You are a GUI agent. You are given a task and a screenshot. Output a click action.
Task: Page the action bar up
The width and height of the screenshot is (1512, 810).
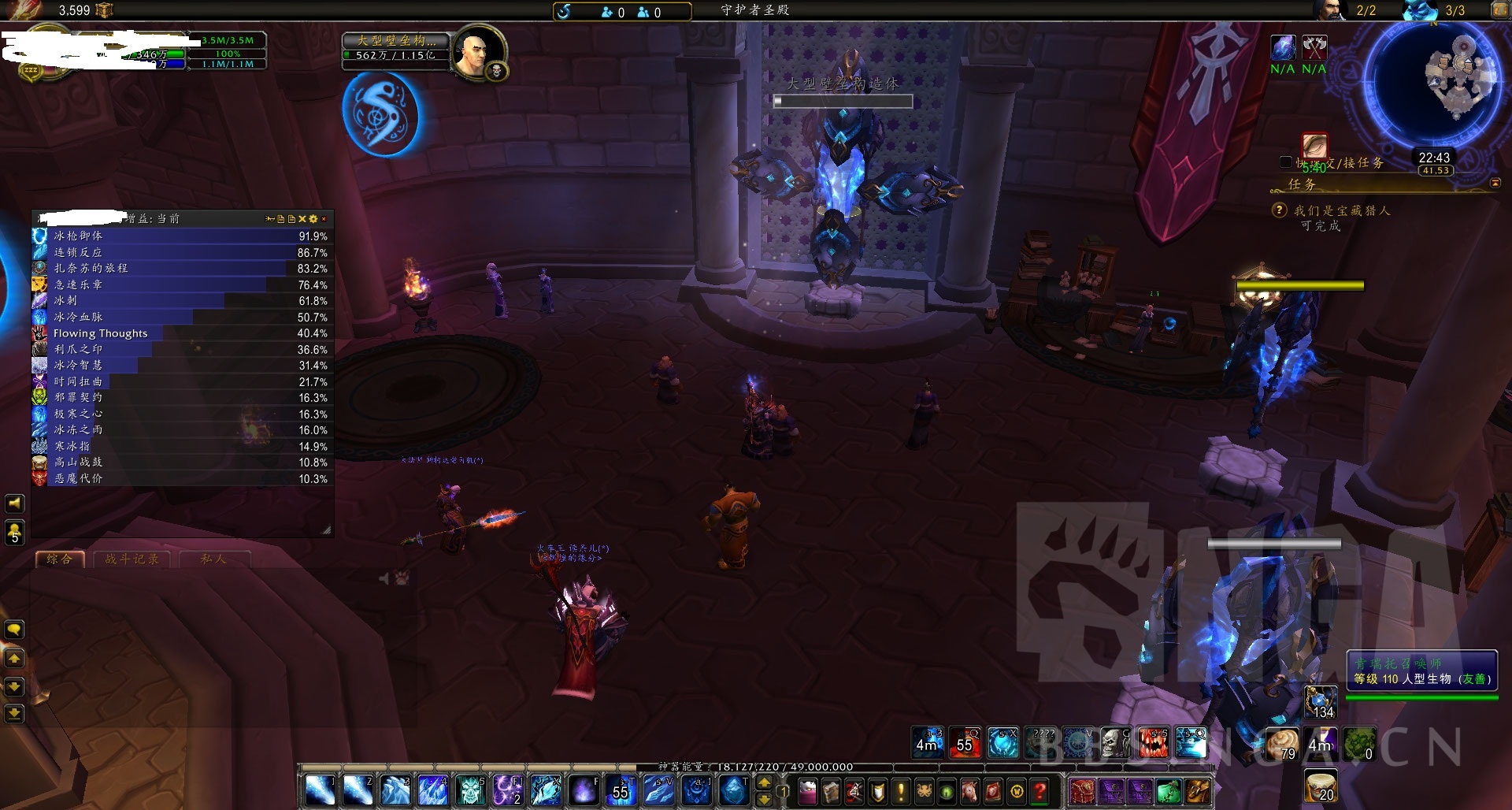pyautogui.click(x=764, y=782)
